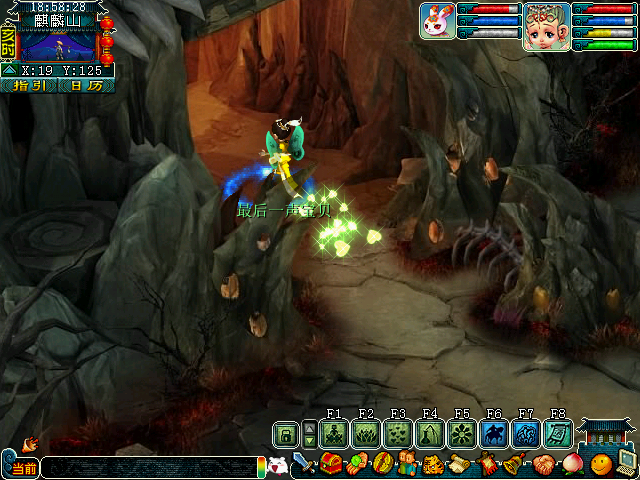Screen dimensions: 640x480
Task: Click the sword attack icon
Action: (x=304, y=465)
